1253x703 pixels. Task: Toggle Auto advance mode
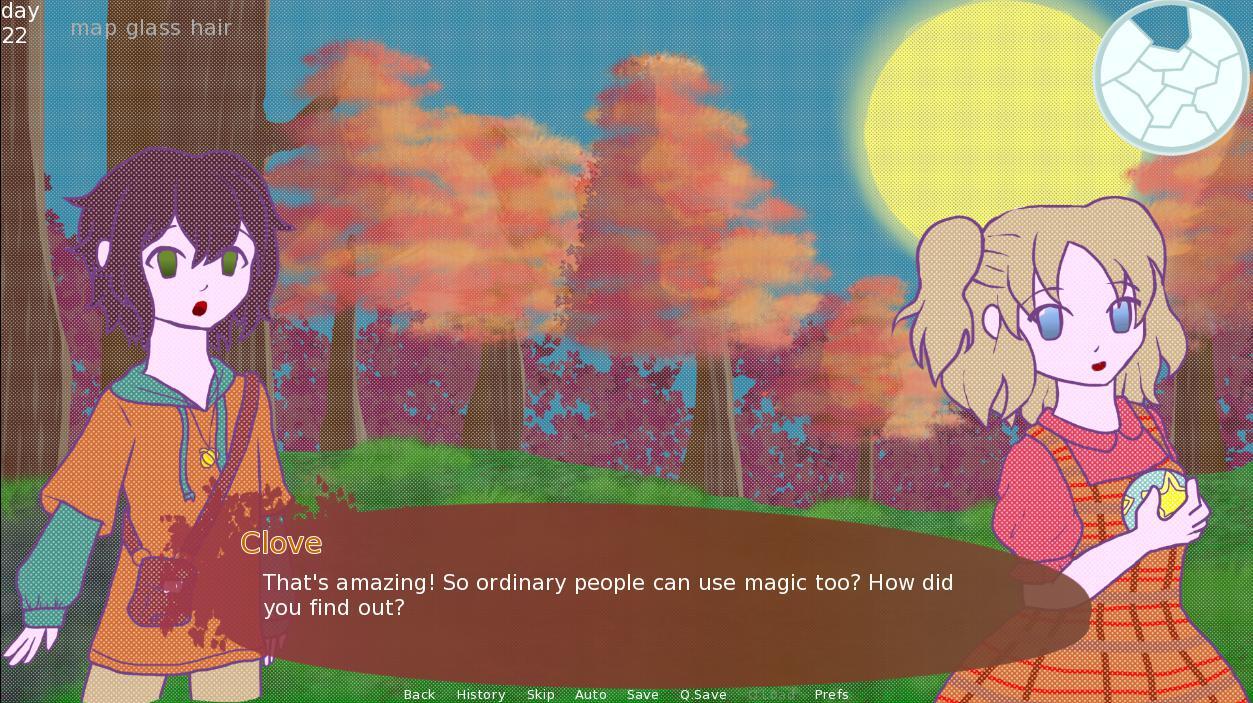click(590, 694)
